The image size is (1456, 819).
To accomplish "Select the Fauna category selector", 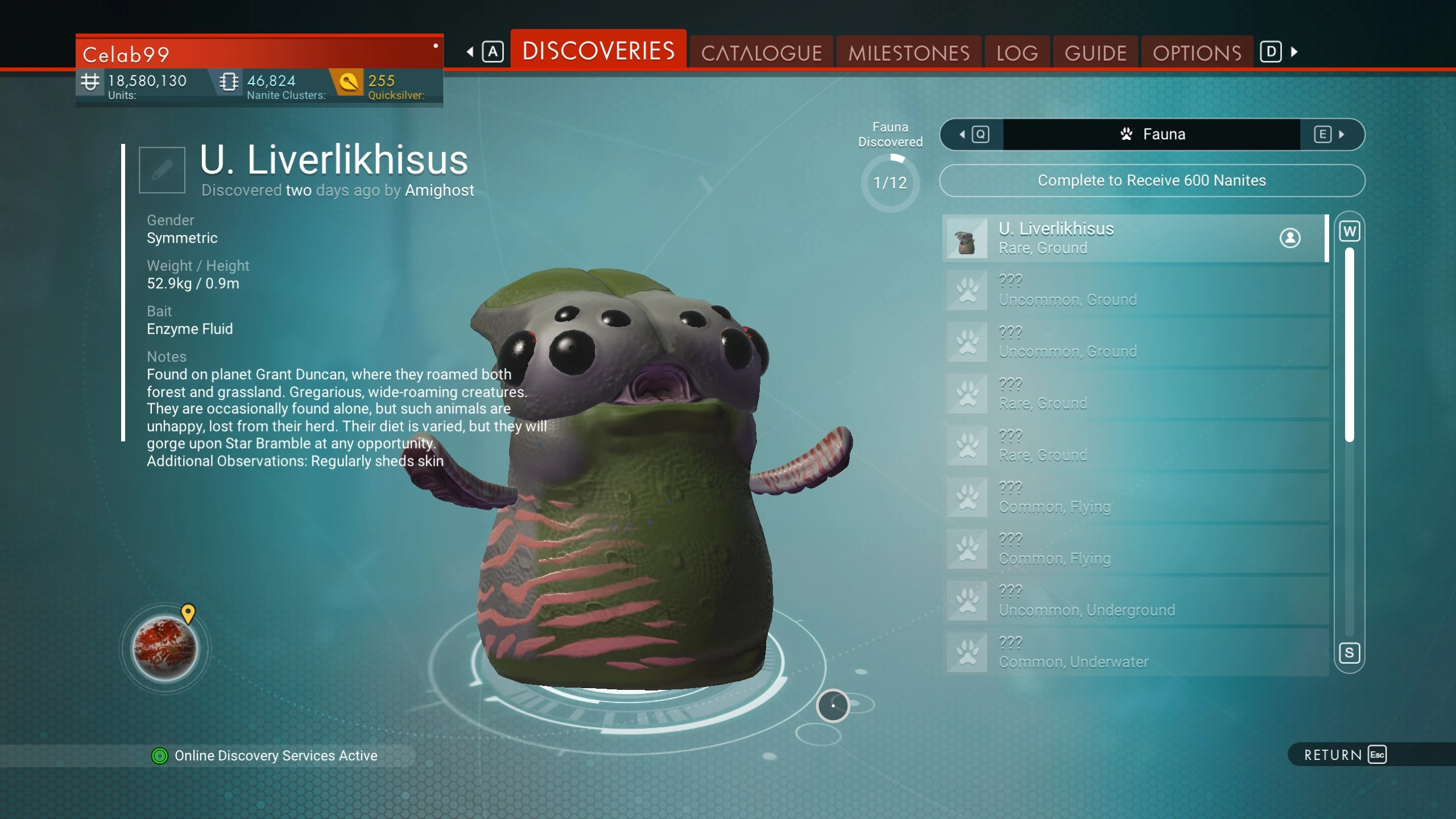I will [1152, 134].
